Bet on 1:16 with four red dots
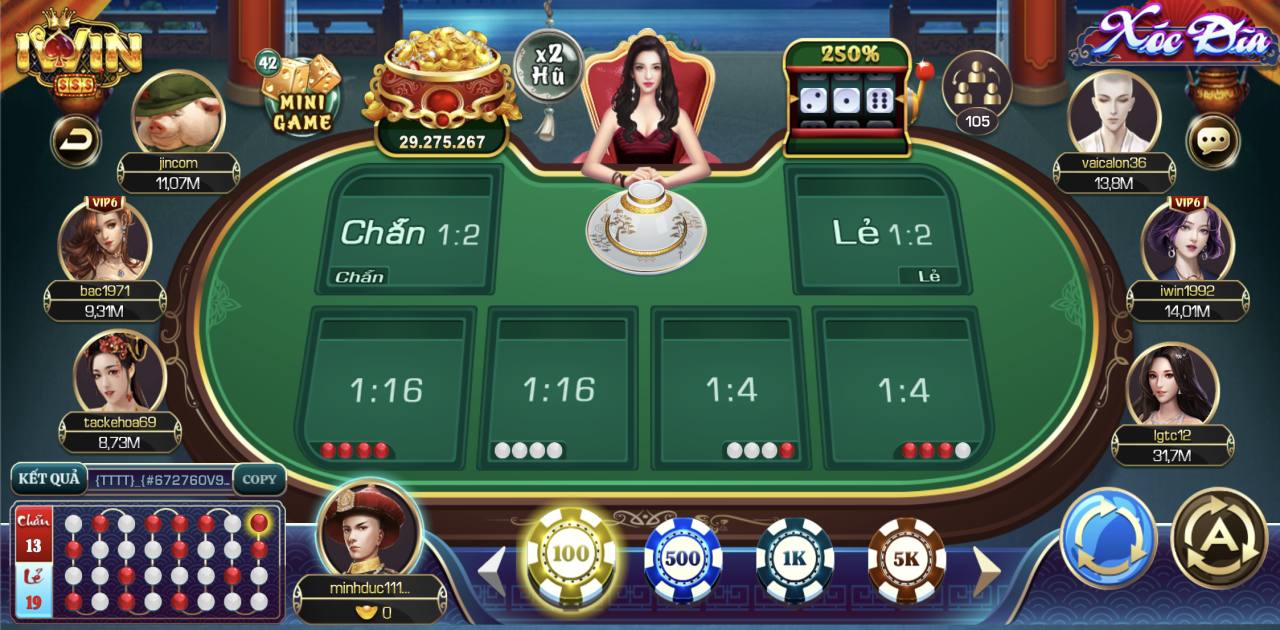Image resolution: width=1280 pixels, height=630 pixels. pyautogui.click(x=386, y=387)
